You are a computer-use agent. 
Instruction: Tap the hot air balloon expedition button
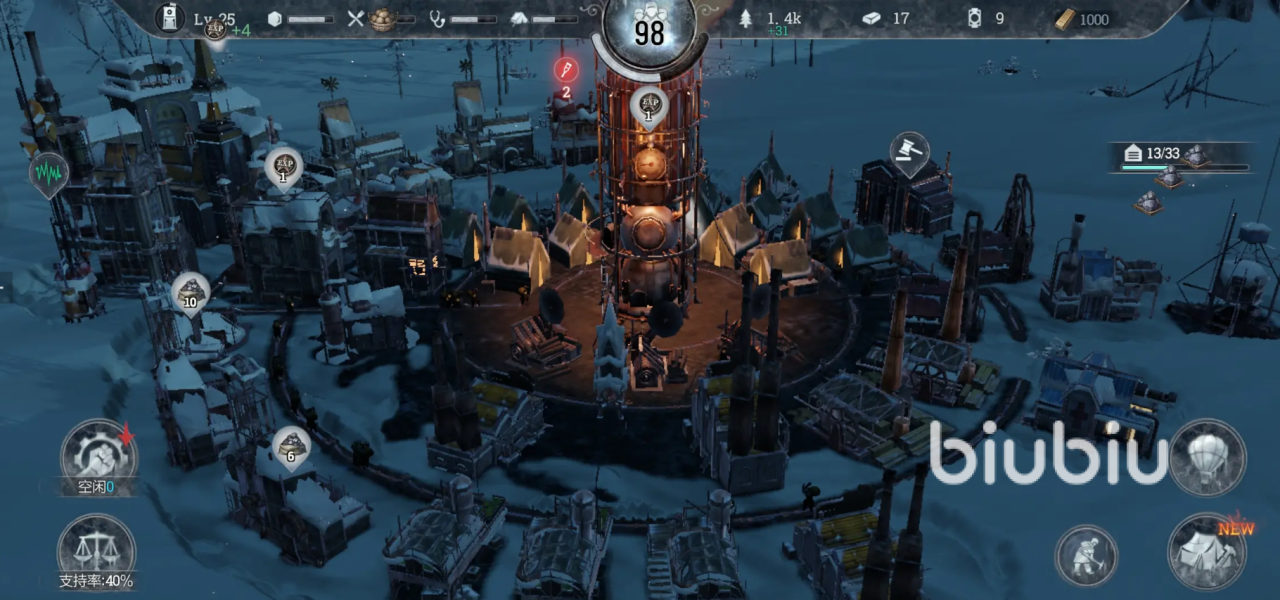tap(1207, 457)
